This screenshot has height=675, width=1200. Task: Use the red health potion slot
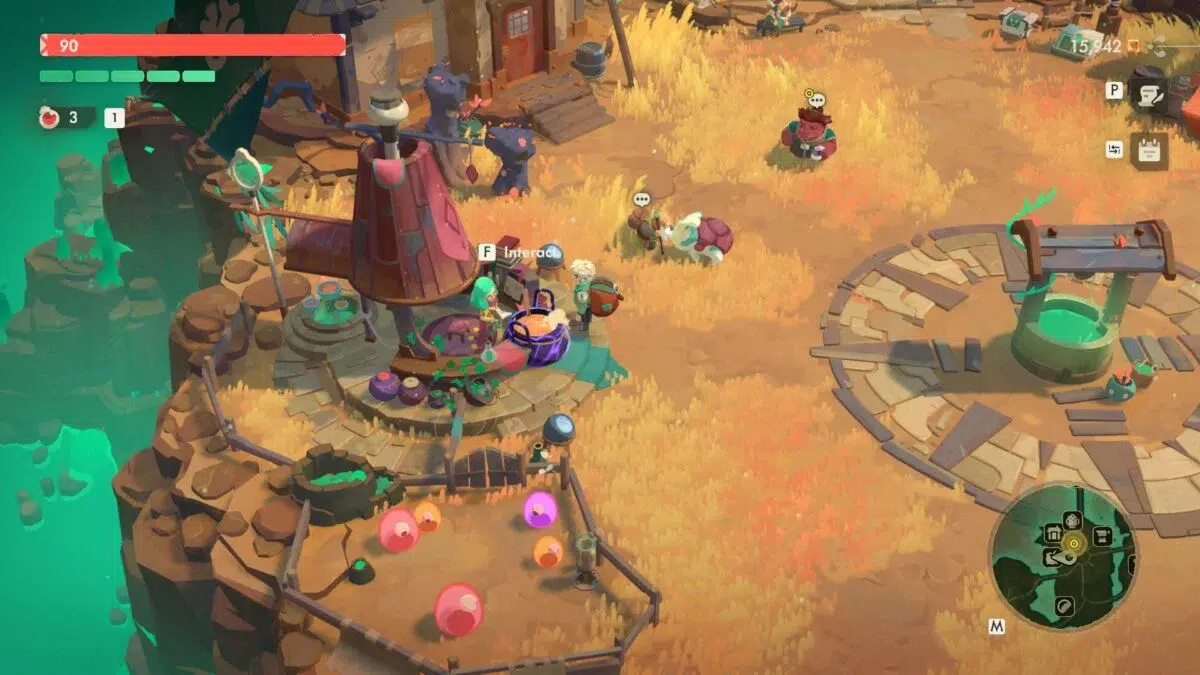point(50,118)
